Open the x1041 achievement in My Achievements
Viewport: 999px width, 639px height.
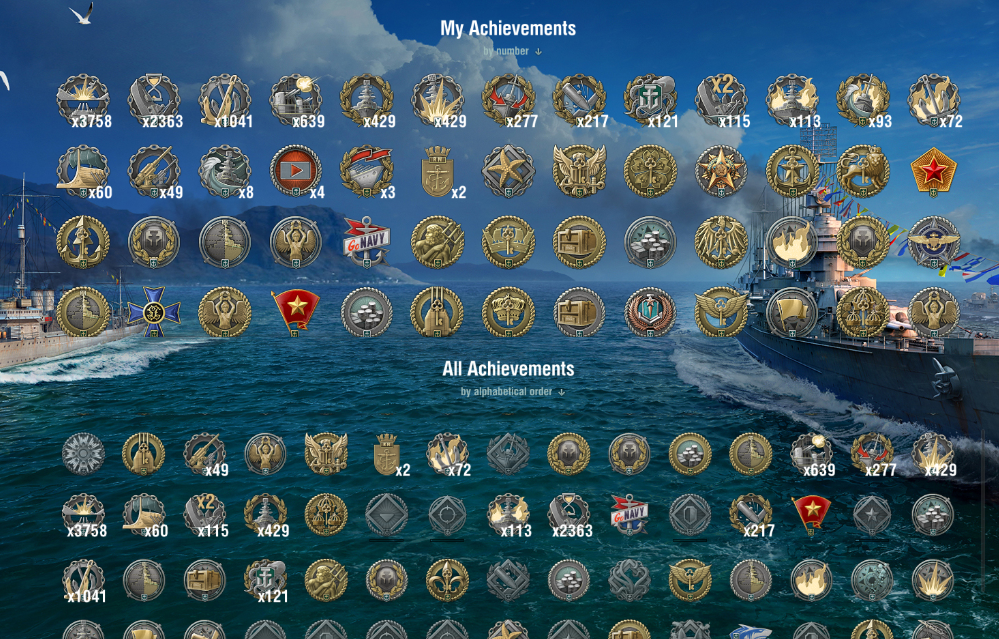(x=224, y=99)
